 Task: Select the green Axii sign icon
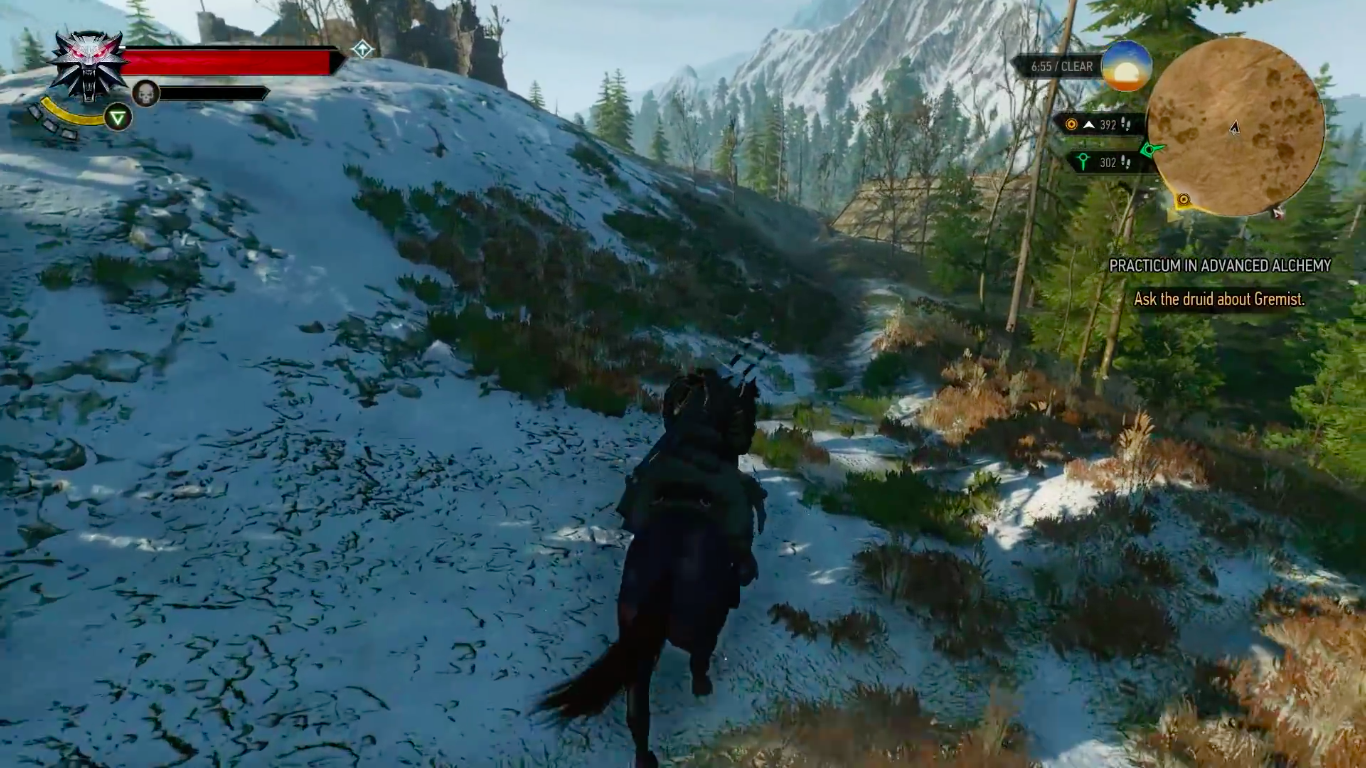[x=118, y=117]
